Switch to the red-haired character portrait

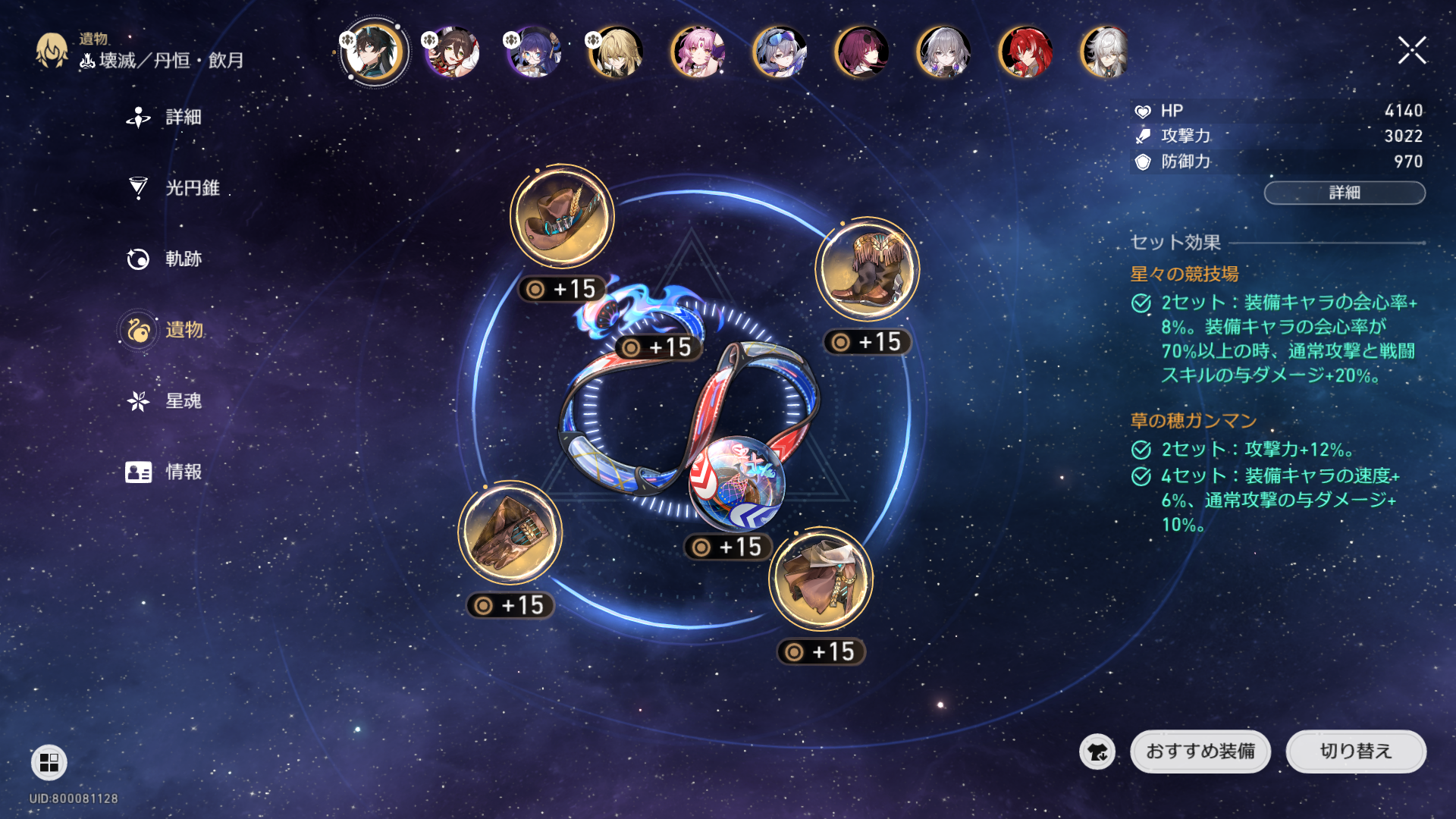tap(1025, 52)
